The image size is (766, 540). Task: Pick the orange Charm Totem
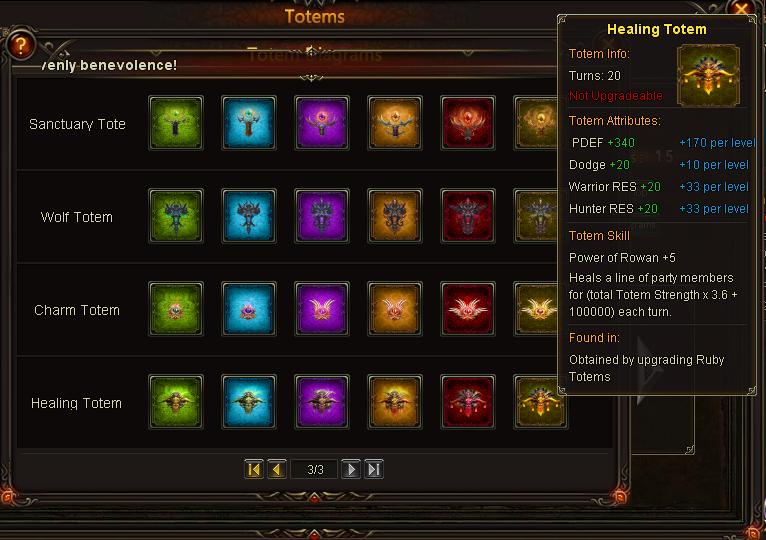pos(395,310)
